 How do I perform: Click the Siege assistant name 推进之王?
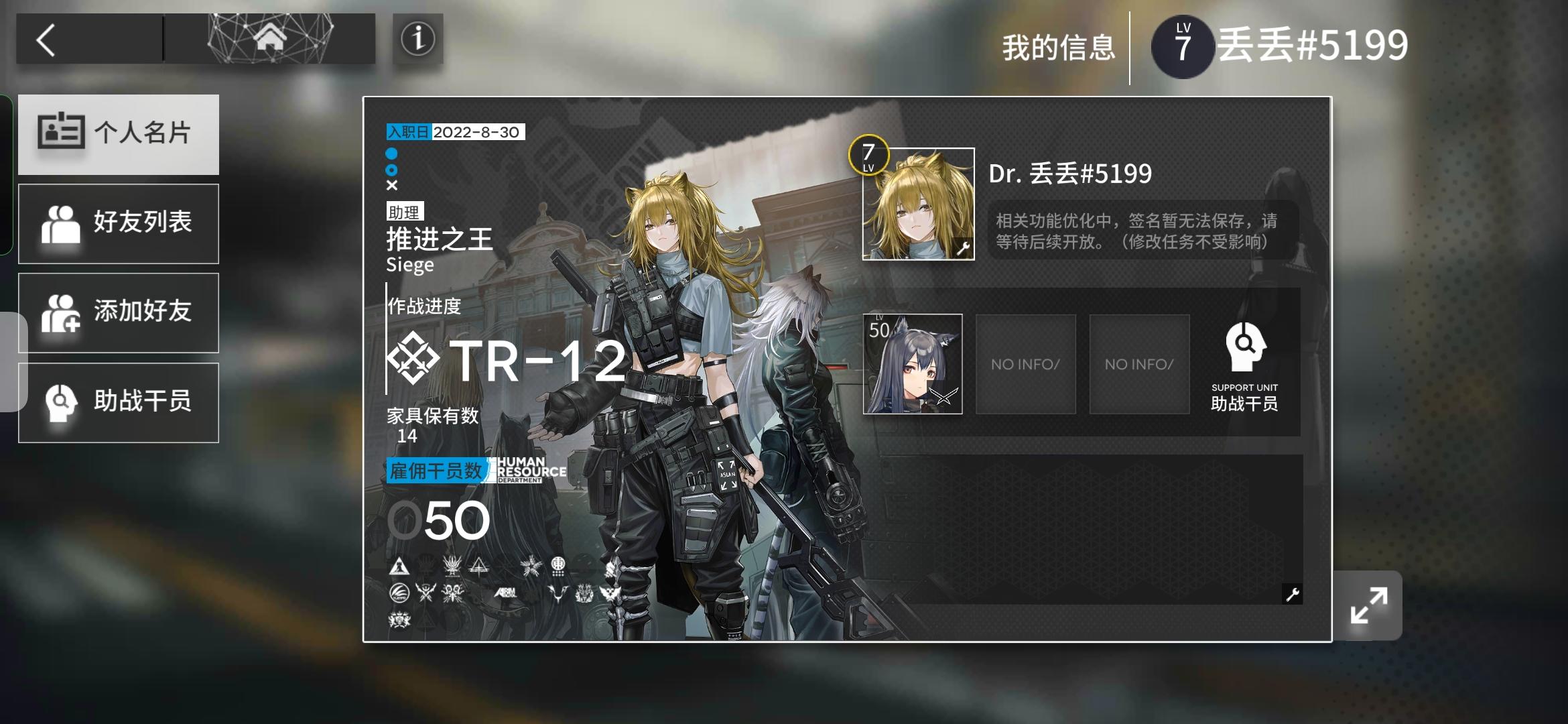[439, 240]
